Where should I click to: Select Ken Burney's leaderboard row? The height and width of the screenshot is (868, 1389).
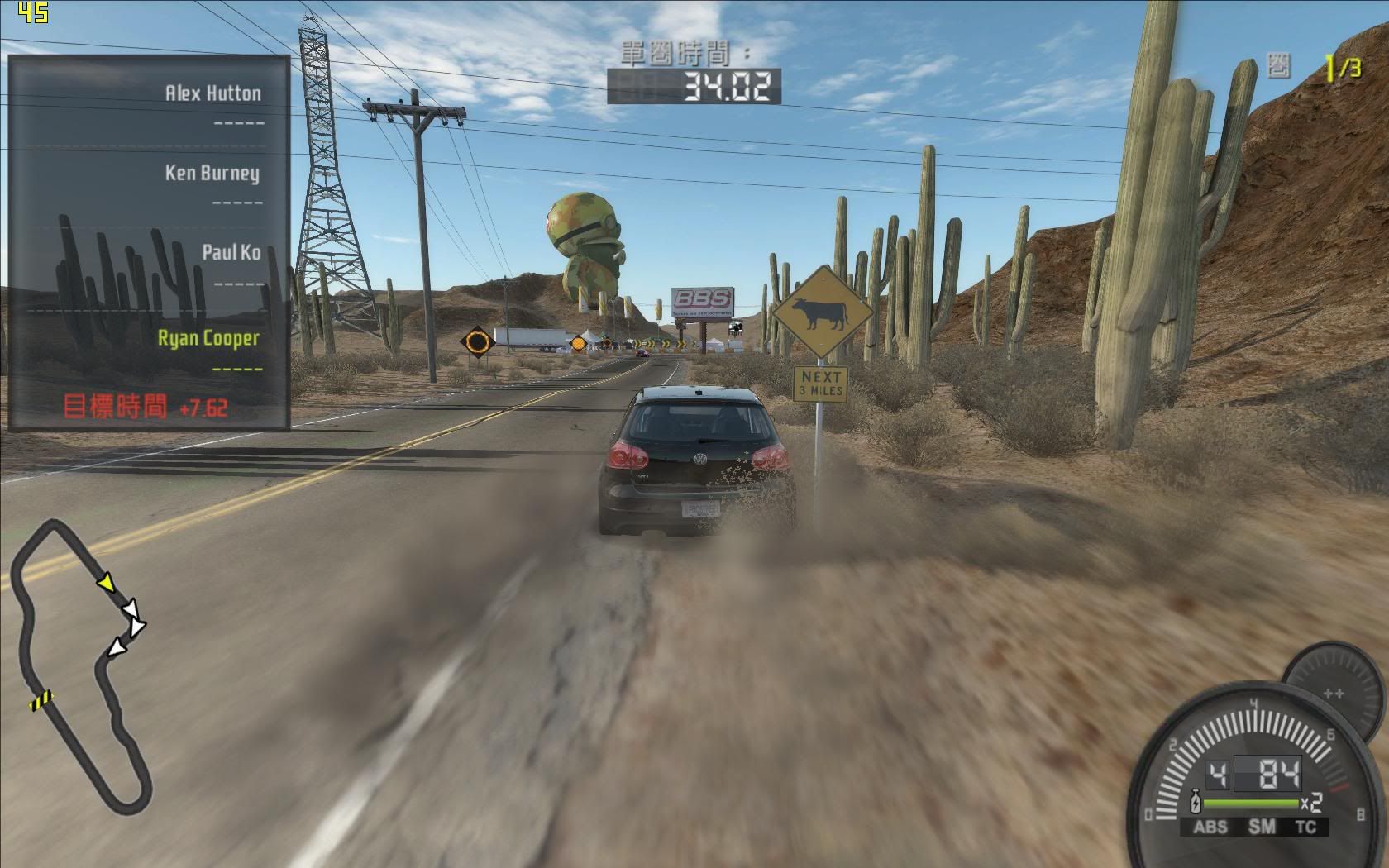(212, 173)
